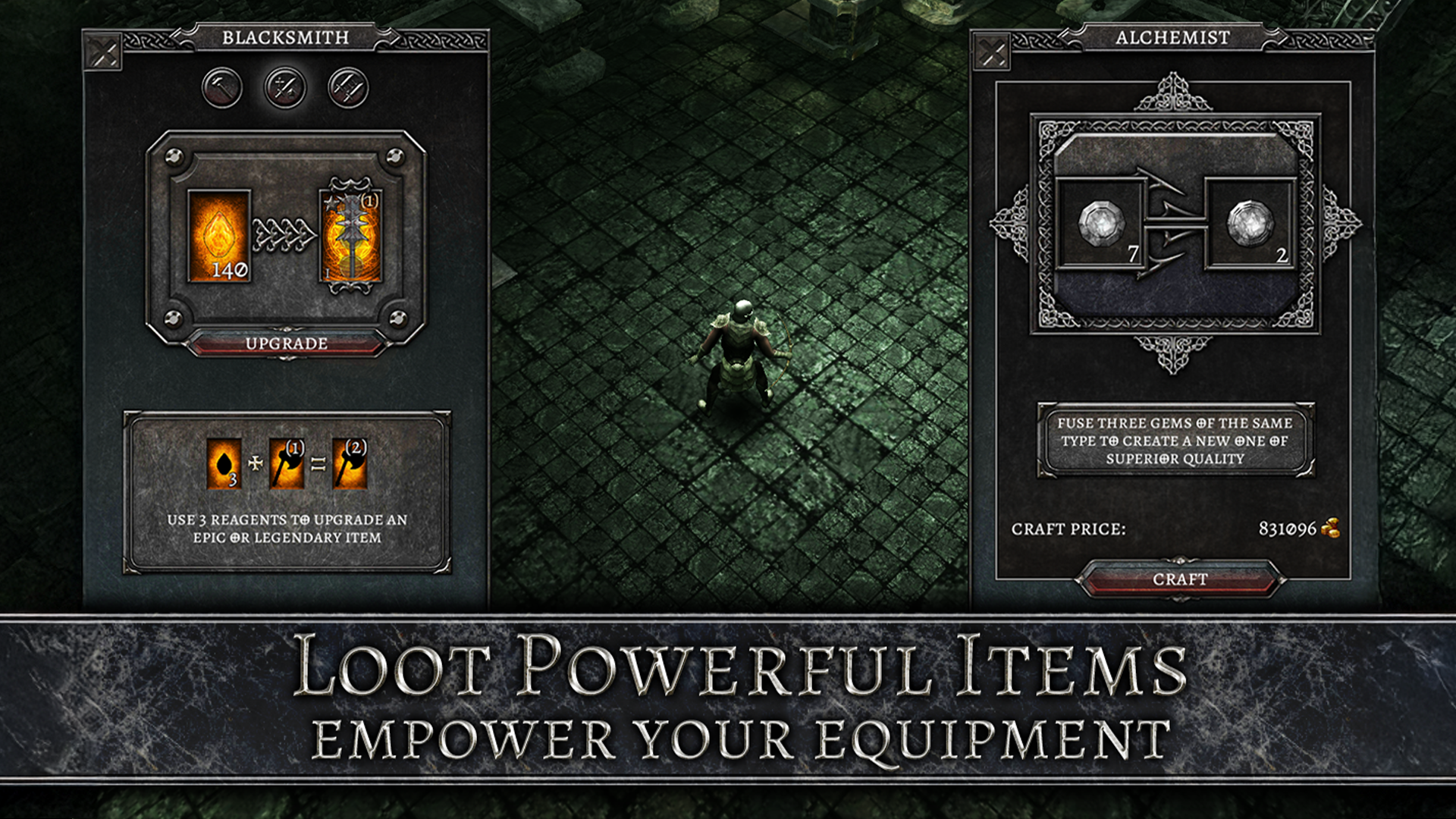Select the glowing mace item to upgrade
Viewport: 1456px width, 819px height.
[350, 237]
